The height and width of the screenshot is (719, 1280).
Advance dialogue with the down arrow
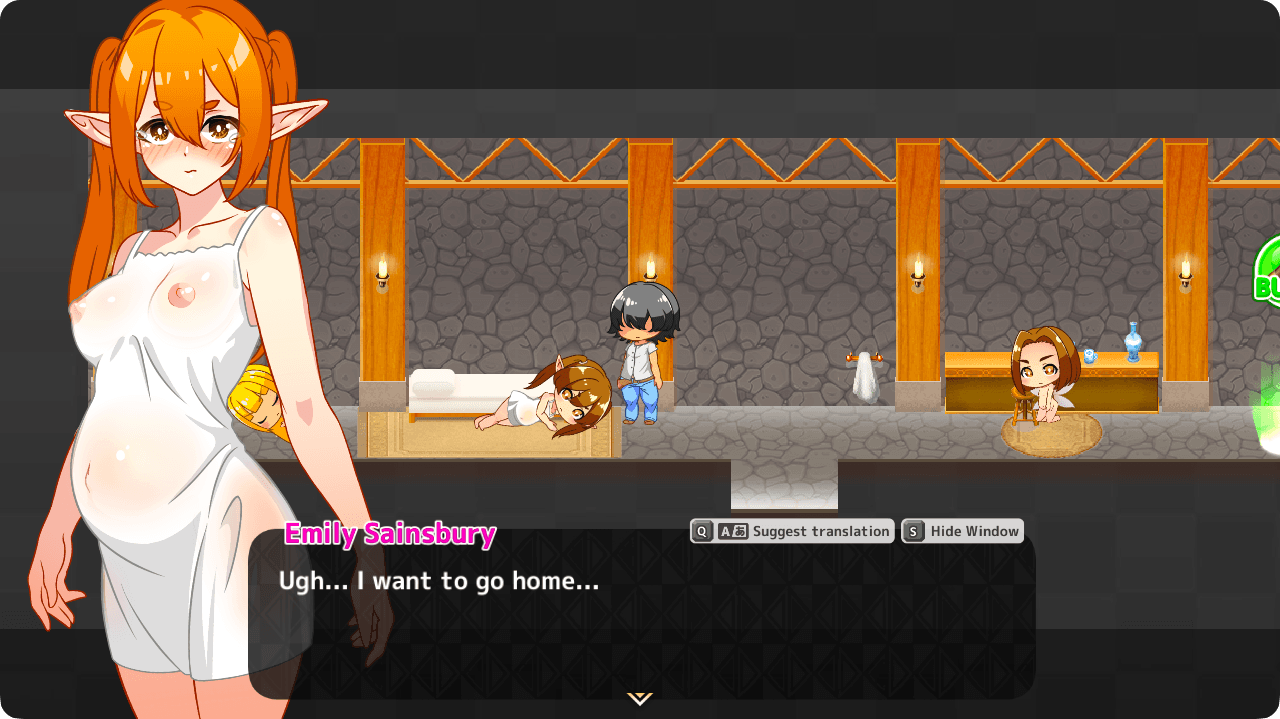[x=640, y=698]
